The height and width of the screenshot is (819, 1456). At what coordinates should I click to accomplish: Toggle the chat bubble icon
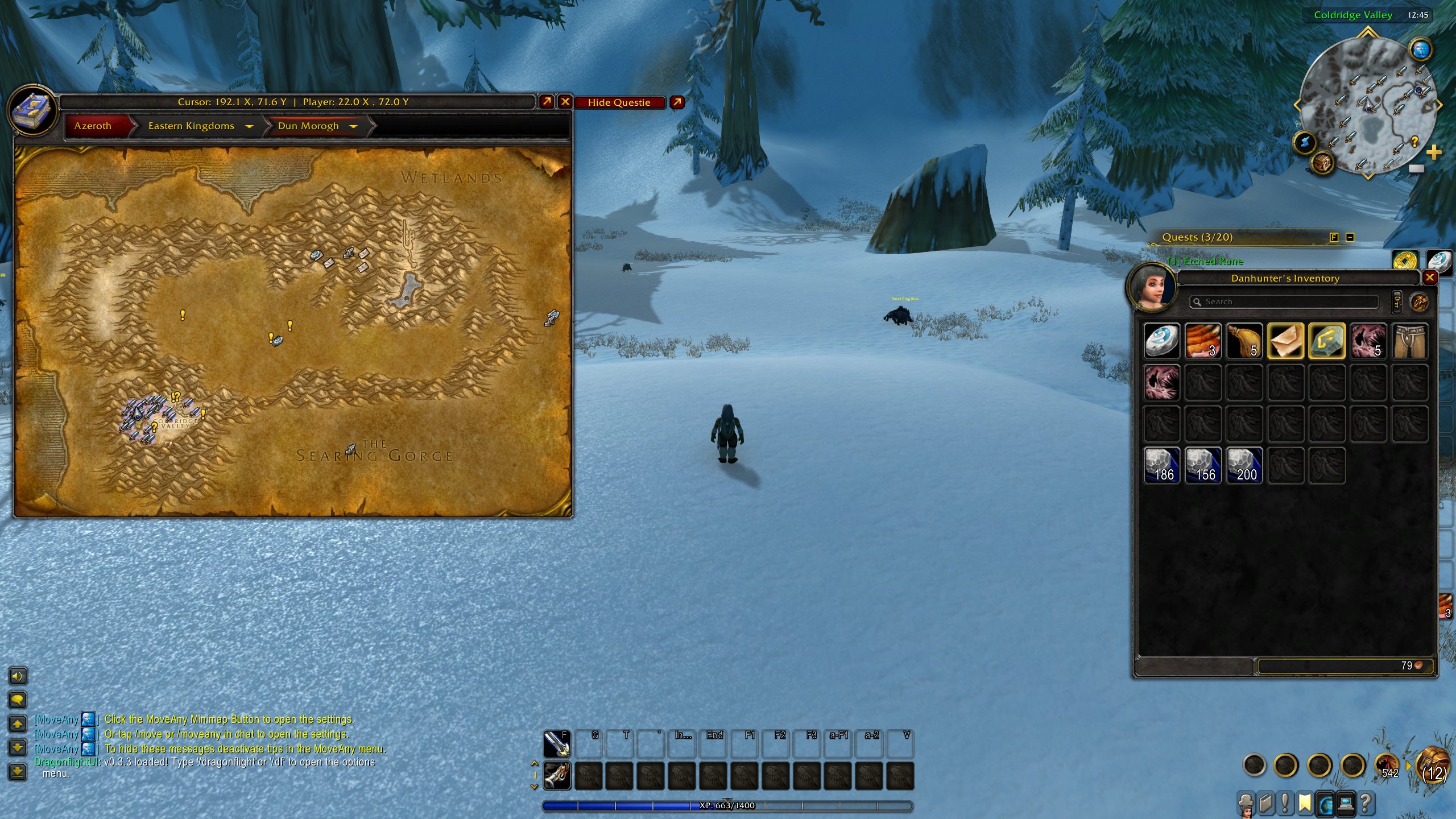click(x=17, y=700)
